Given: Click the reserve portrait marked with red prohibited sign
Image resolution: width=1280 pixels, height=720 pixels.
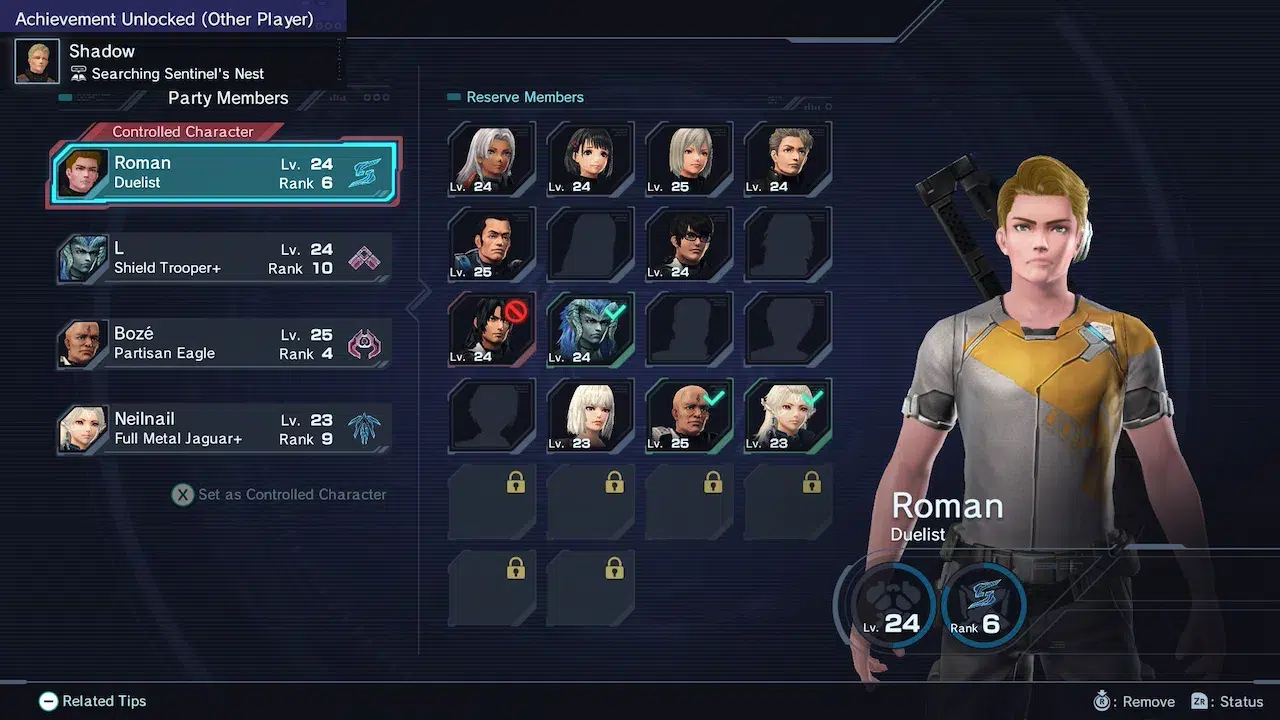Looking at the screenshot, I should [491, 329].
